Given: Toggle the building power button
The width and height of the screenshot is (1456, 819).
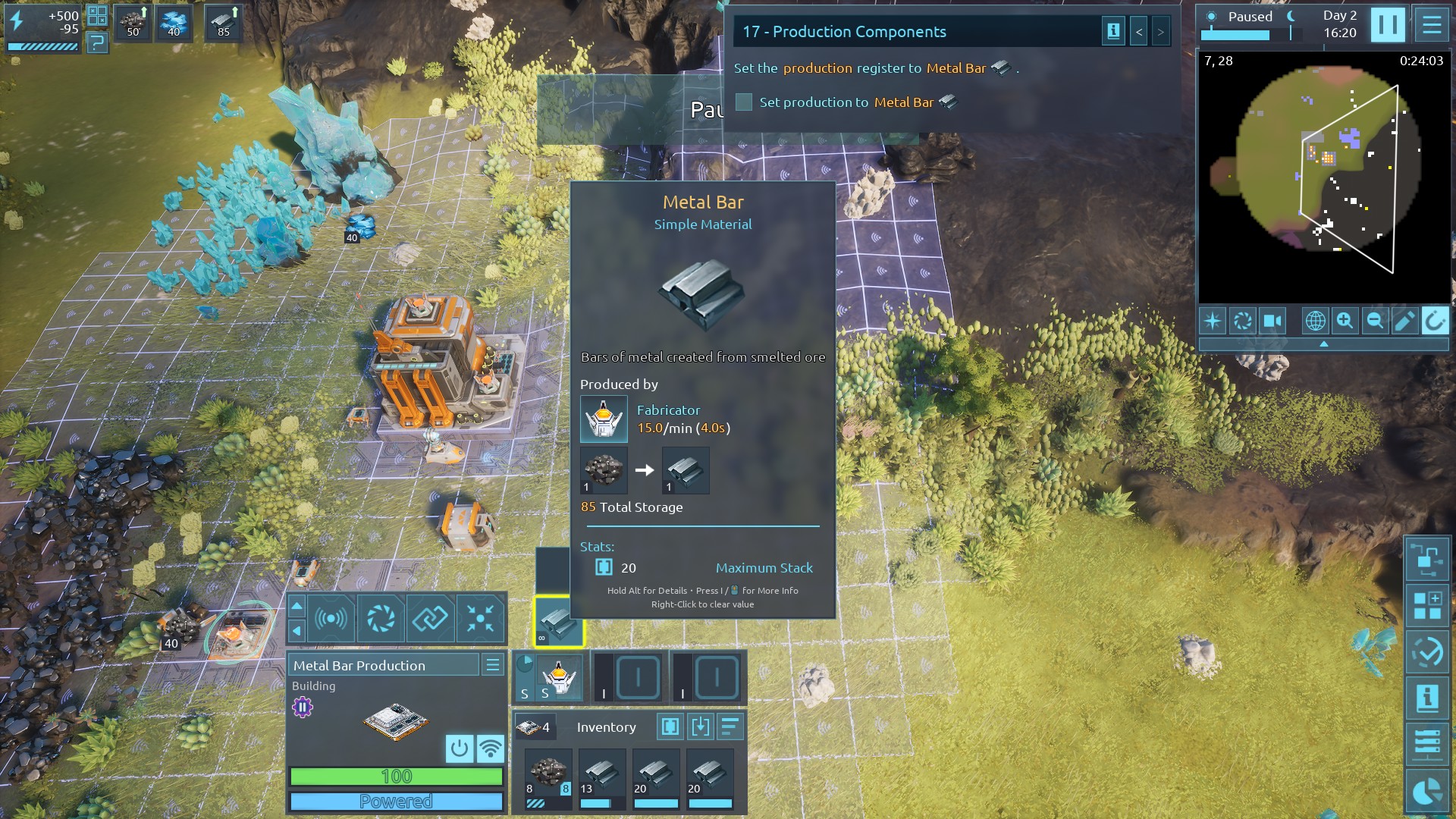Looking at the screenshot, I should tap(459, 748).
